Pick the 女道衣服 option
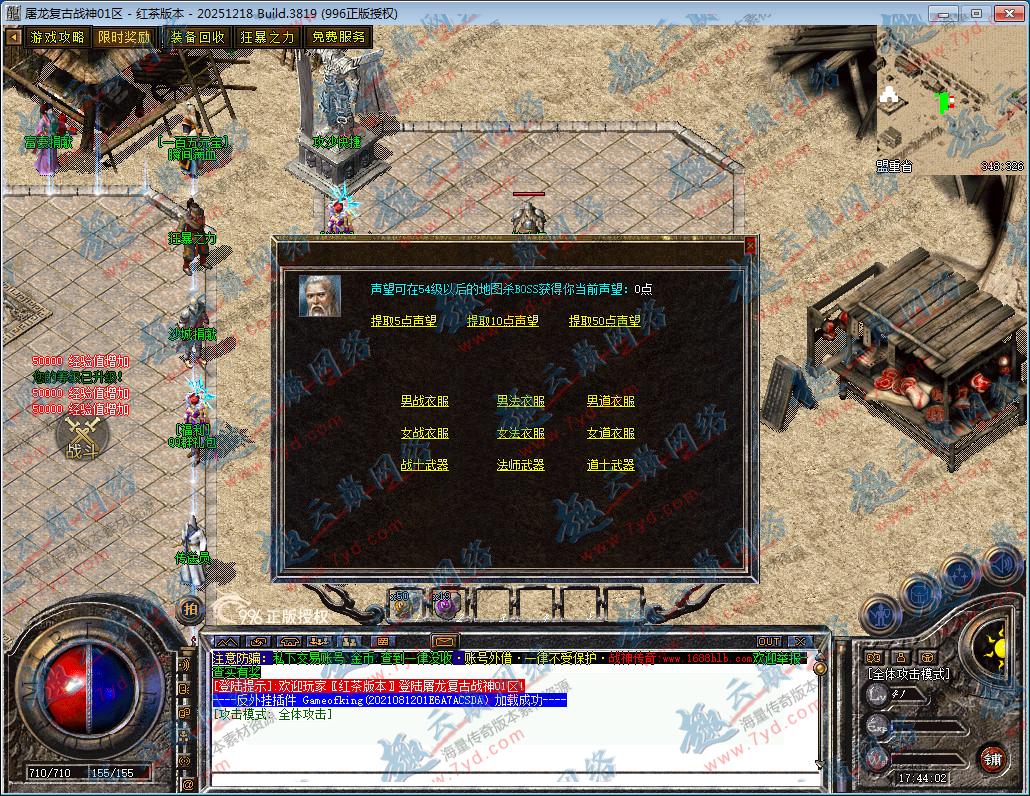The width and height of the screenshot is (1030, 796). pos(611,433)
